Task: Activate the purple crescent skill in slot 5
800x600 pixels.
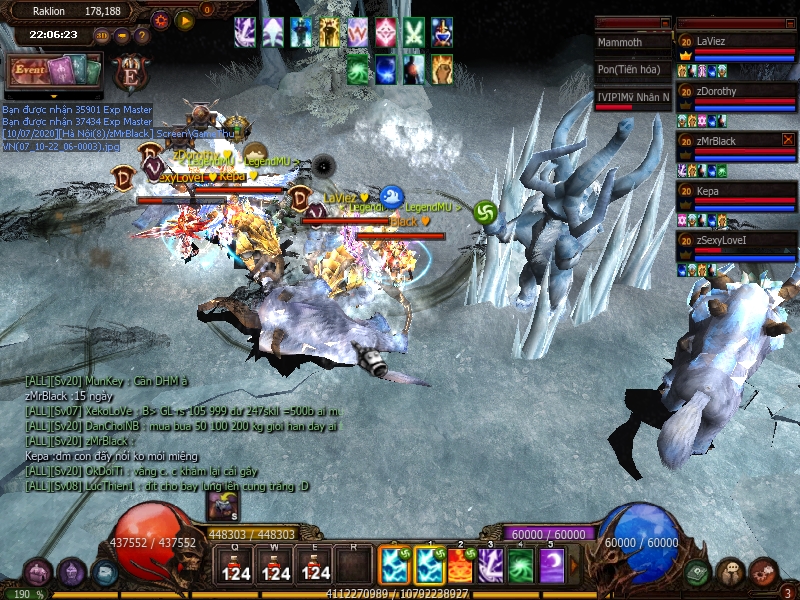Action: coord(551,566)
